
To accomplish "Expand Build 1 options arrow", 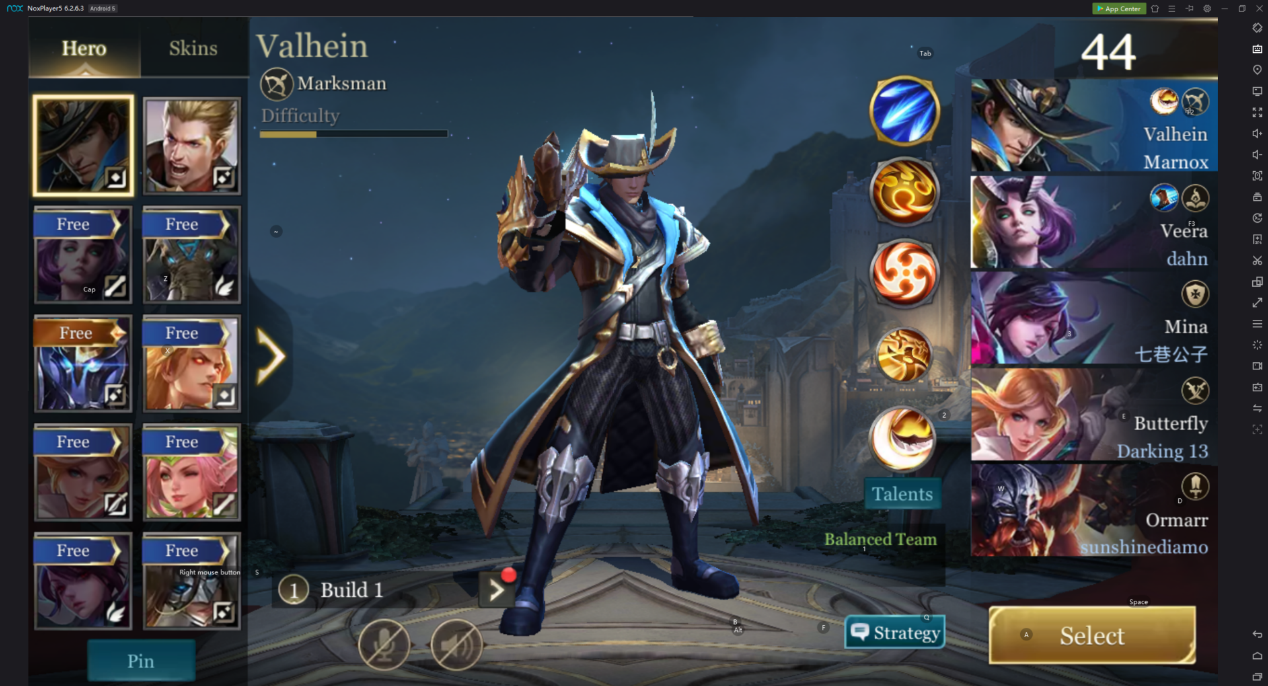I will [495, 590].
